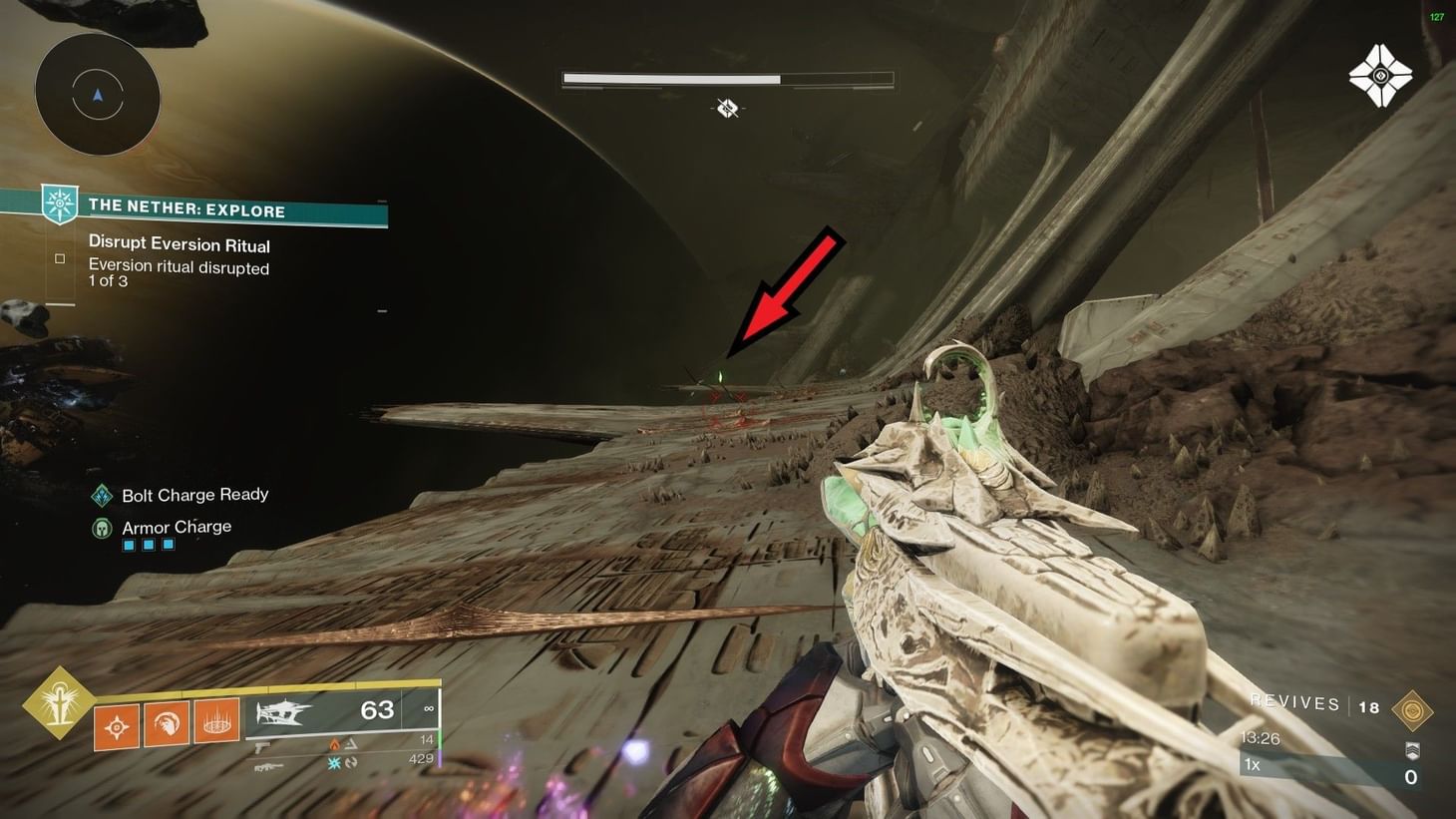Click the sidearm weapon icon
Screen dimensions: 1456x819
261,746
